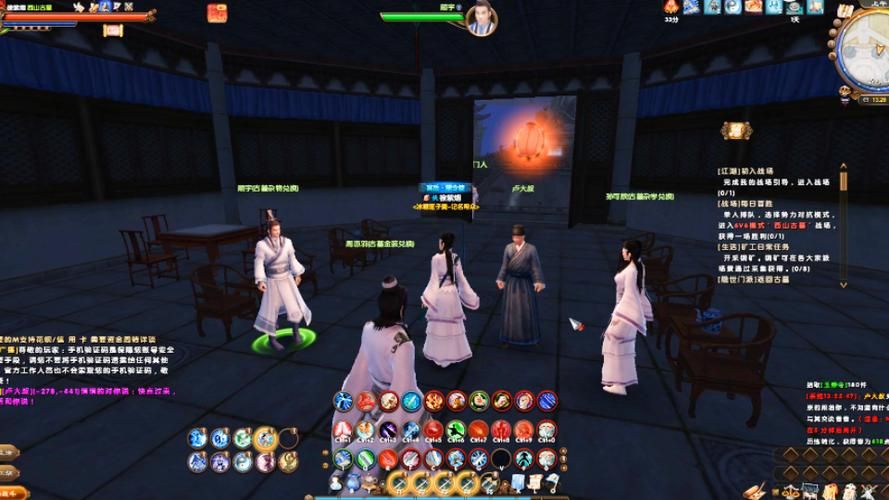Viewport: 889px width, 500px height.
Task: Open the book icon beside the minimap
Action: (845, 11)
